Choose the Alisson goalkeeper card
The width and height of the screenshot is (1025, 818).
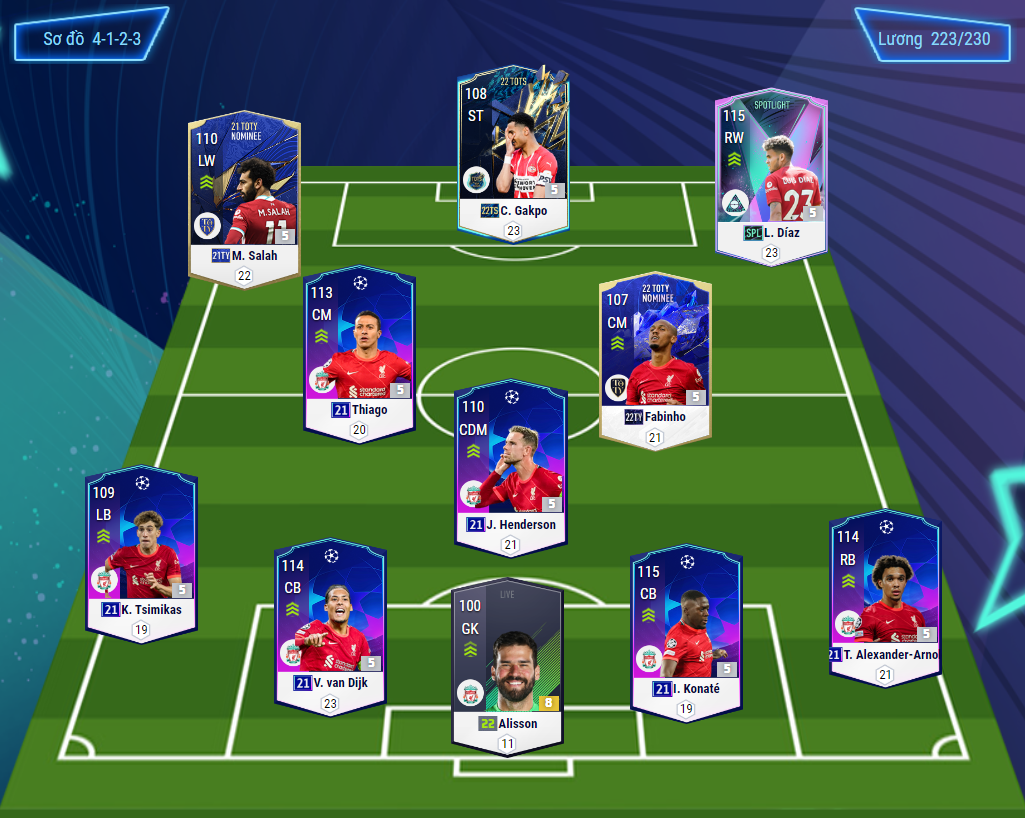click(x=508, y=660)
